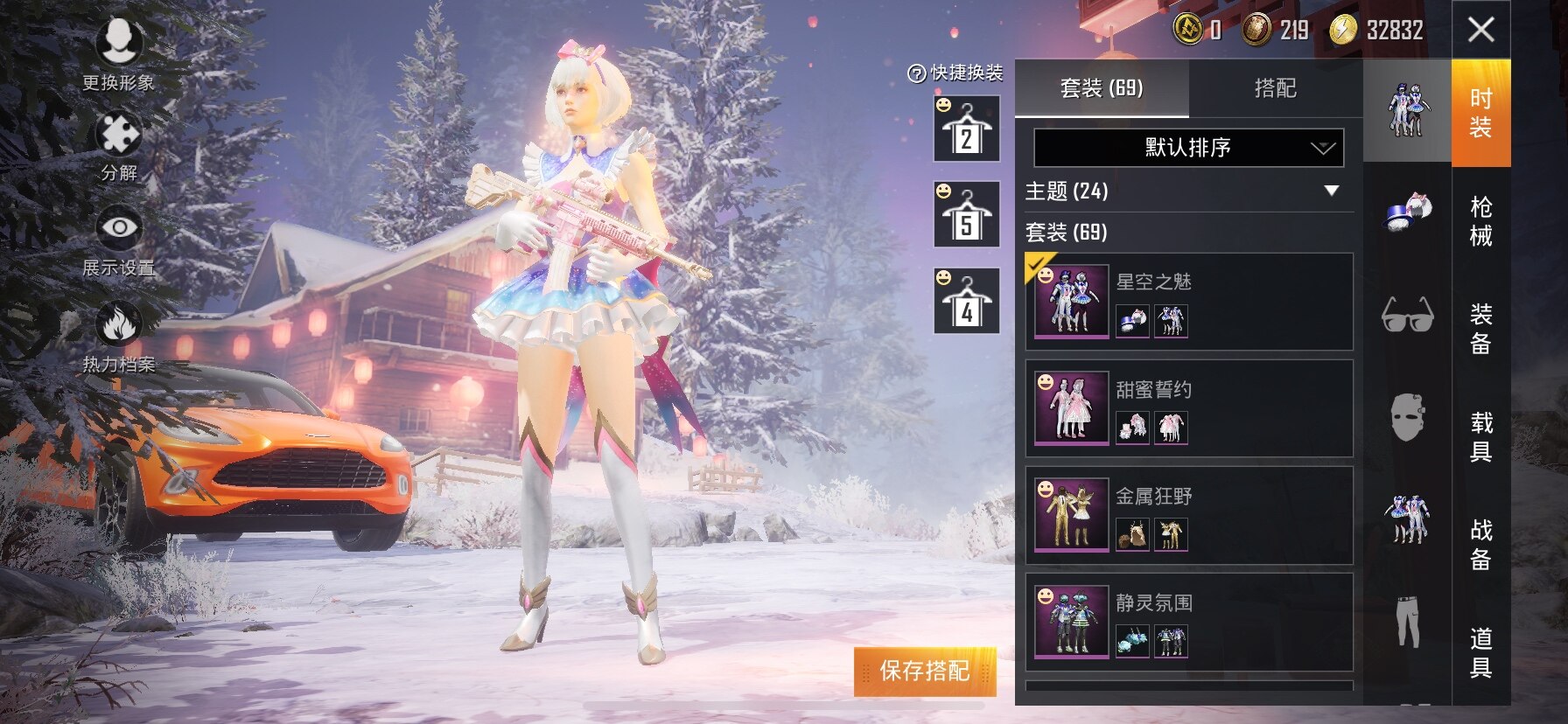1568x724 pixels.
Task: Select the 套装 (69) tab
Action: click(1102, 88)
